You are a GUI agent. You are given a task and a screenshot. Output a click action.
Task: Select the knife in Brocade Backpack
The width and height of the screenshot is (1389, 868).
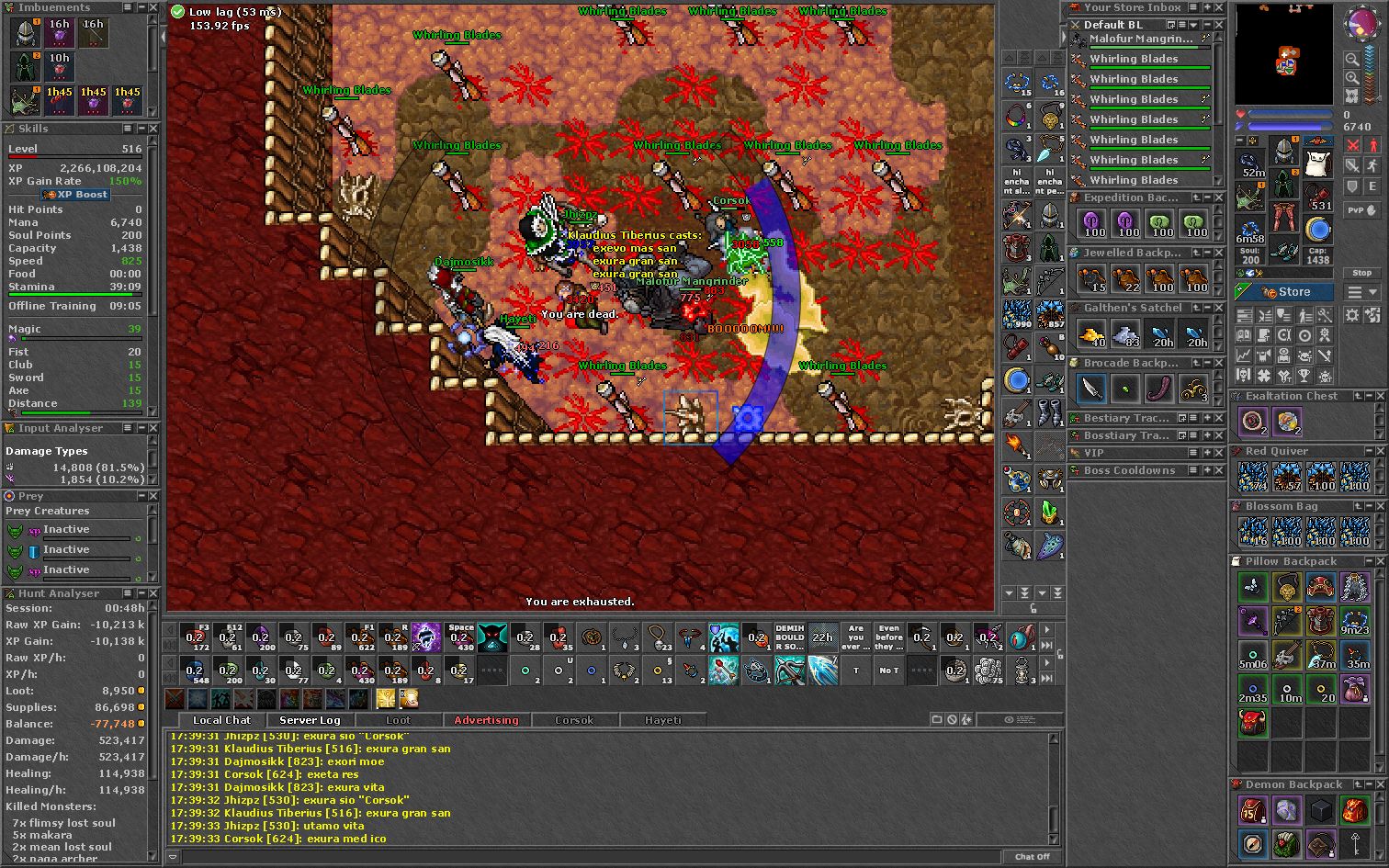[1091, 389]
